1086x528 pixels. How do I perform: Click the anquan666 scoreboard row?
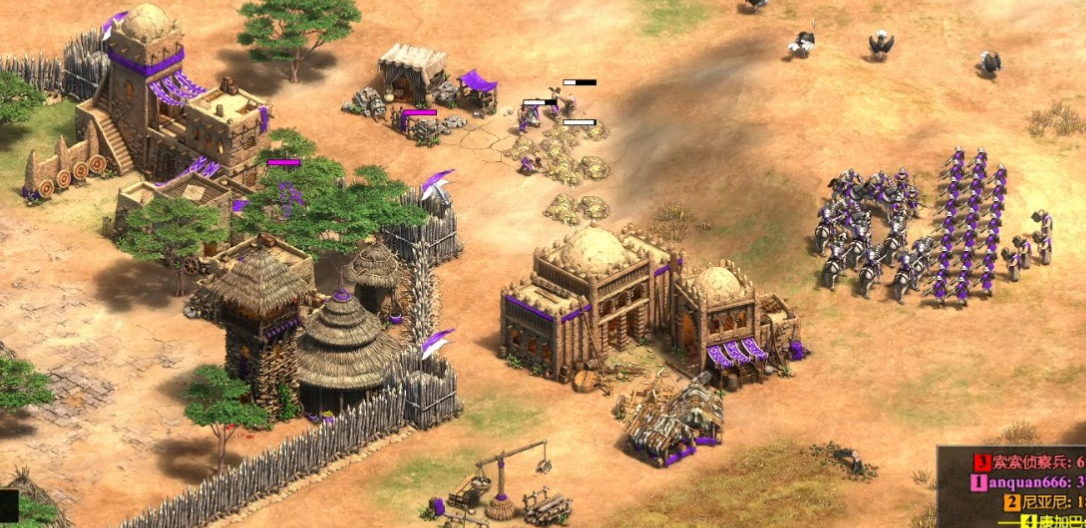[x=1031, y=482]
